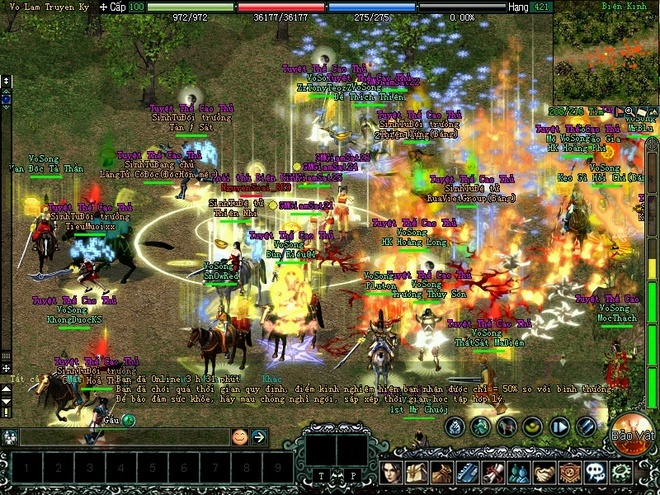Image resolution: width=660 pixels, height=495 pixels.
Task: Open the minimap in the corner
Action: [x=606, y=50]
